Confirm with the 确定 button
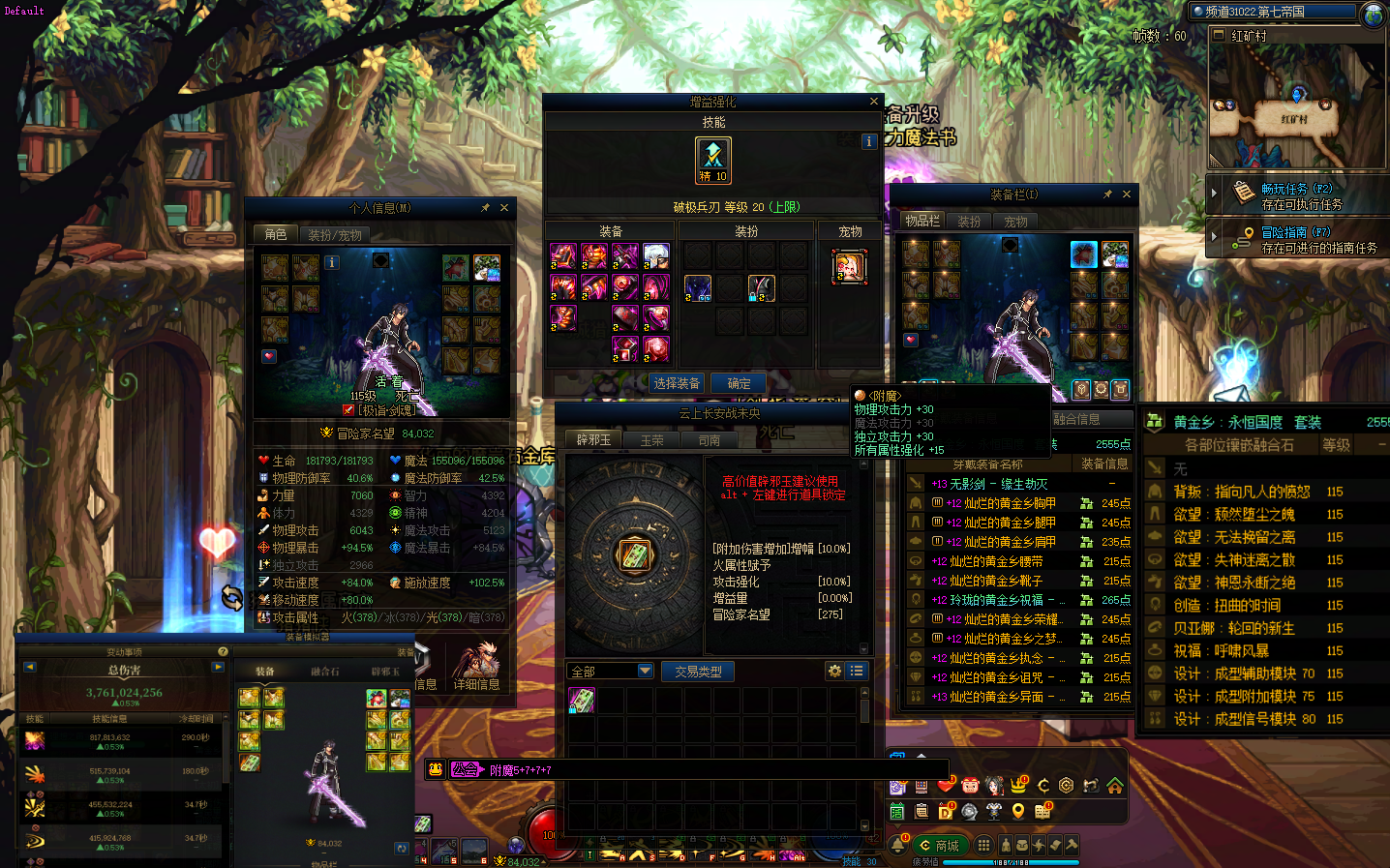Screen dimensions: 1390x868 pos(739,383)
